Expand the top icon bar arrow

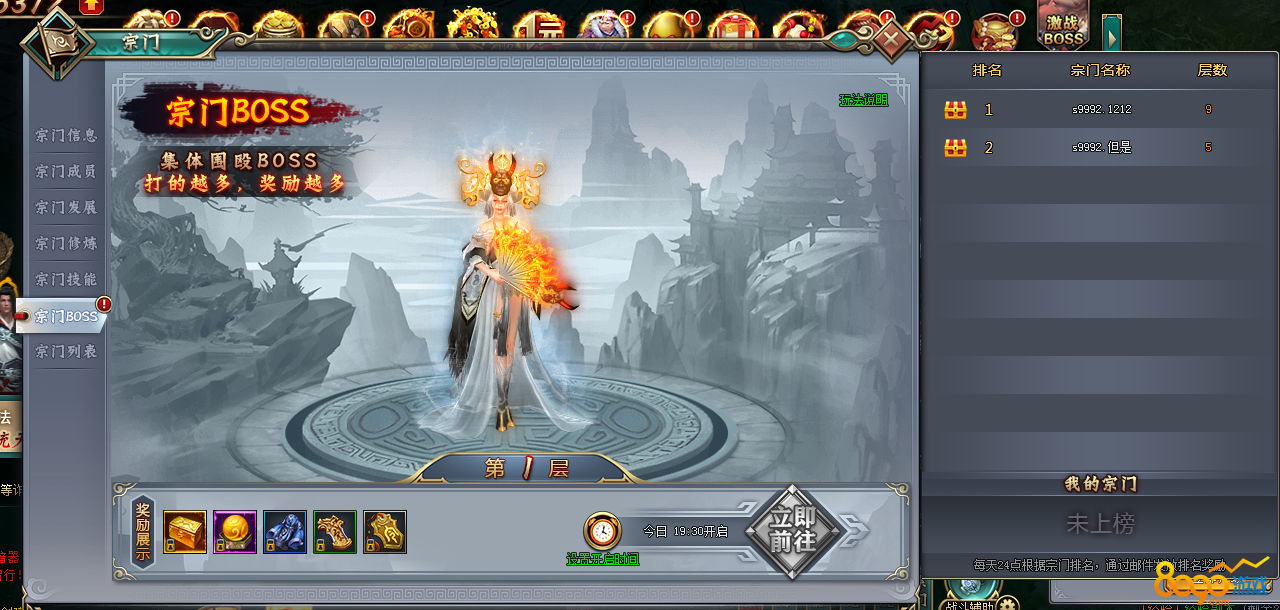coord(1111,35)
